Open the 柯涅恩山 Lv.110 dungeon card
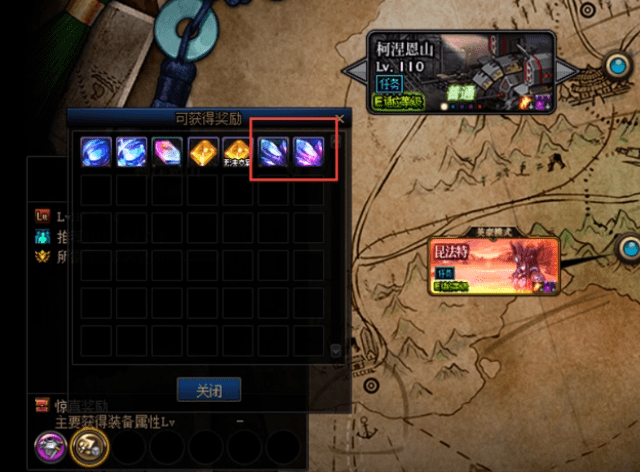Viewport: 640px width, 472px height. [x=461, y=71]
